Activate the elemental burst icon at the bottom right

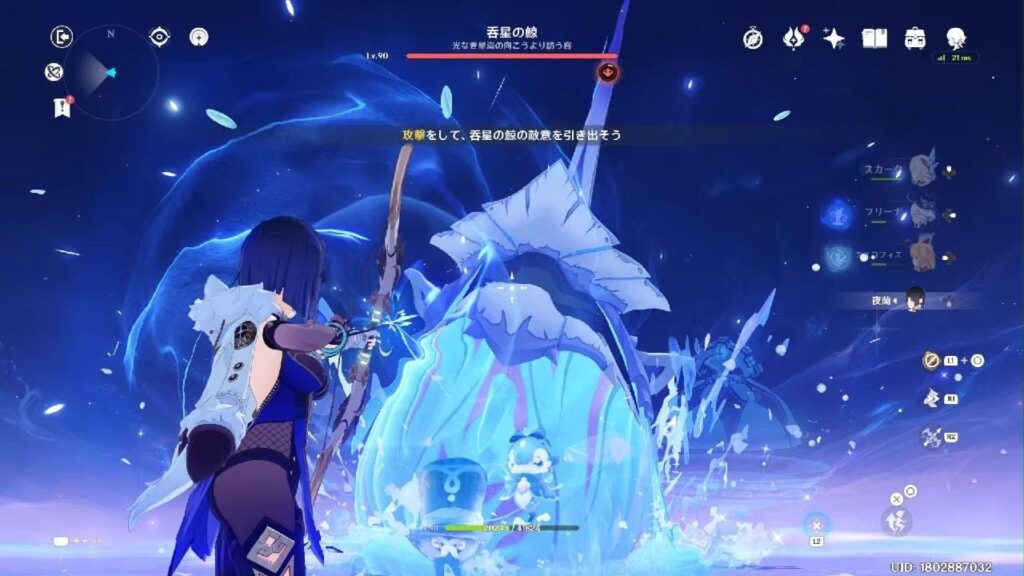896,520
